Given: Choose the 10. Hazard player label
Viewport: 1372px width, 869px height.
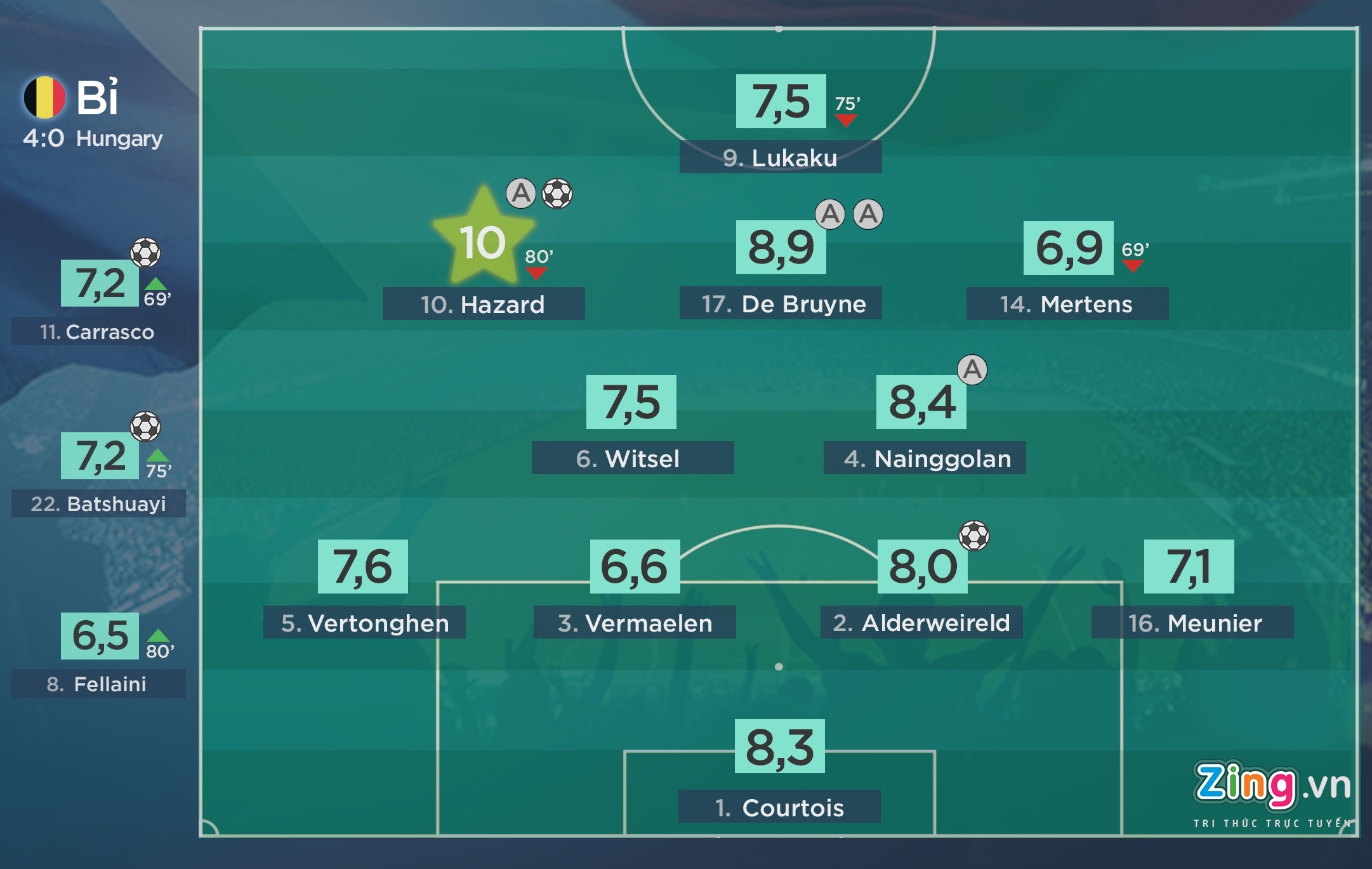Looking at the screenshot, I should tap(483, 304).
